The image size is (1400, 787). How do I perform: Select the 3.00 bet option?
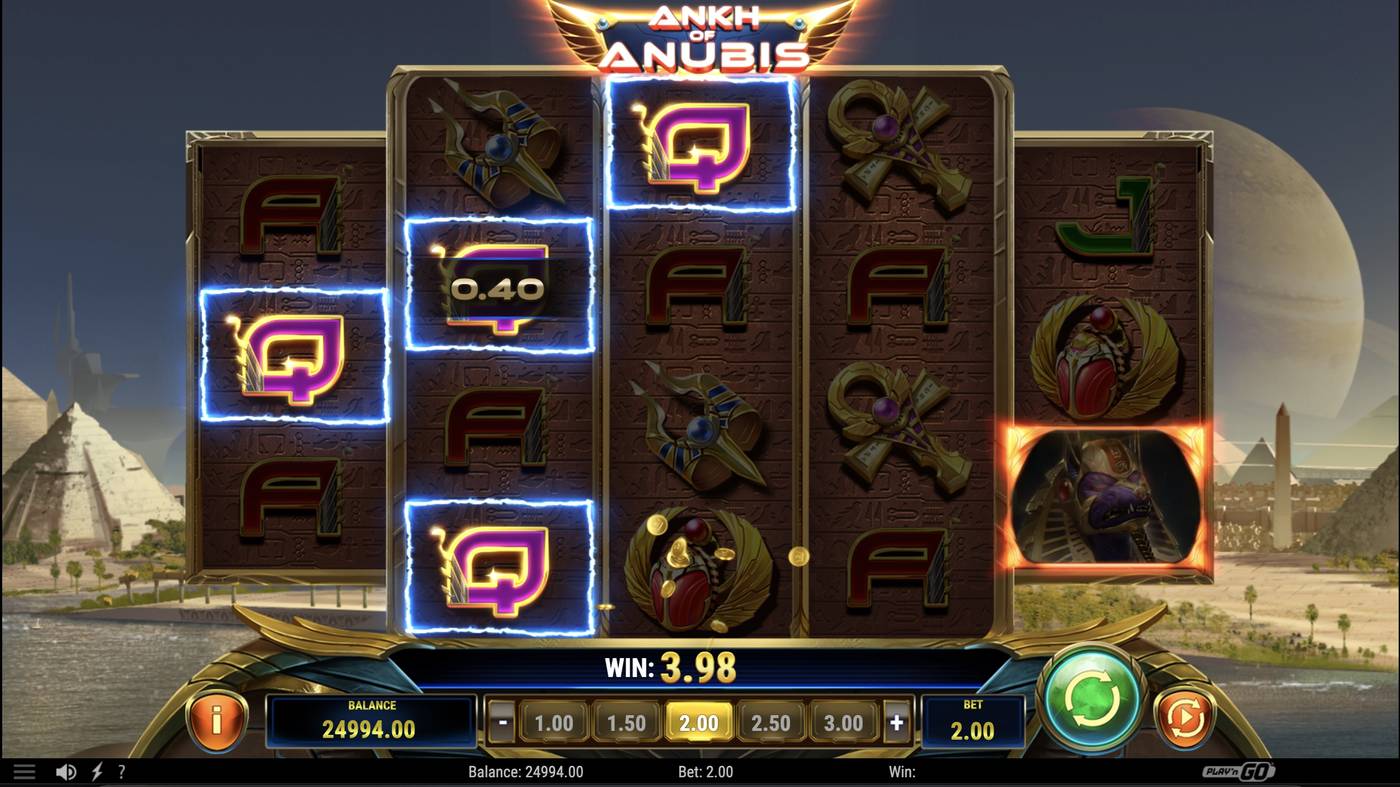[x=845, y=720]
